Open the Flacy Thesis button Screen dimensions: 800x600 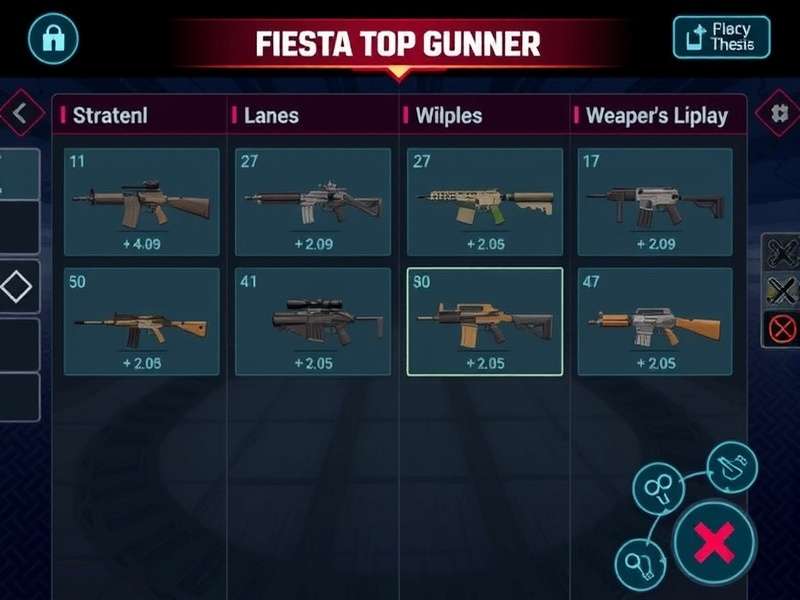(x=722, y=38)
